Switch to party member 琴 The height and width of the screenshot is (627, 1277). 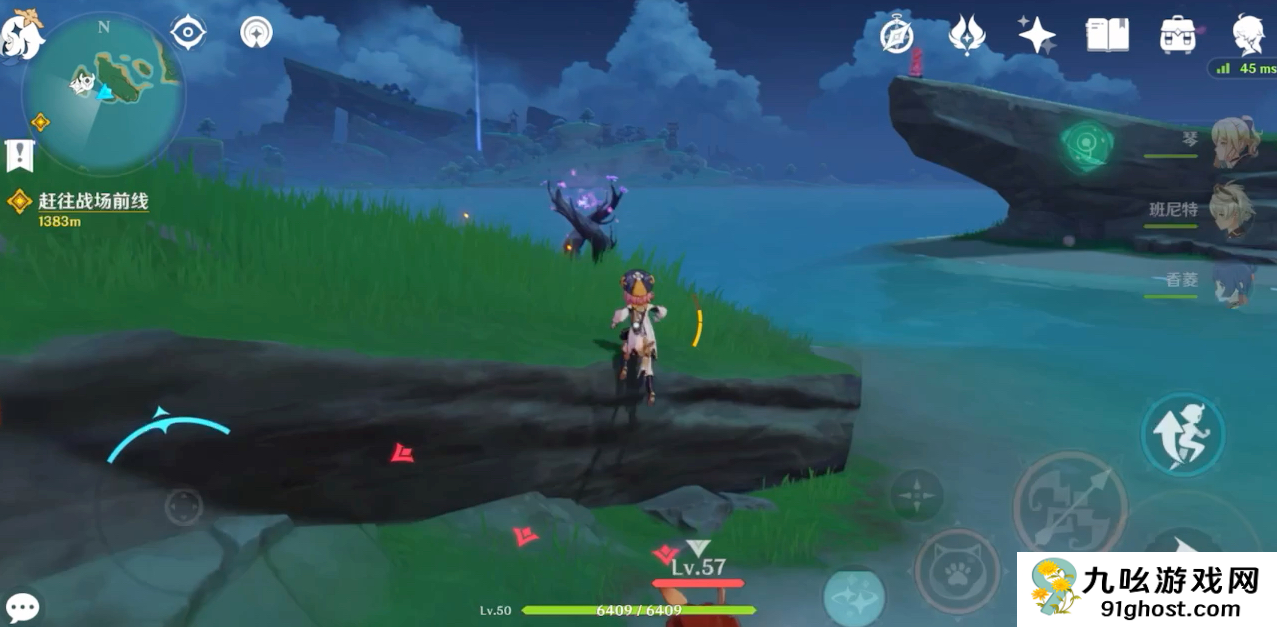click(1232, 142)
